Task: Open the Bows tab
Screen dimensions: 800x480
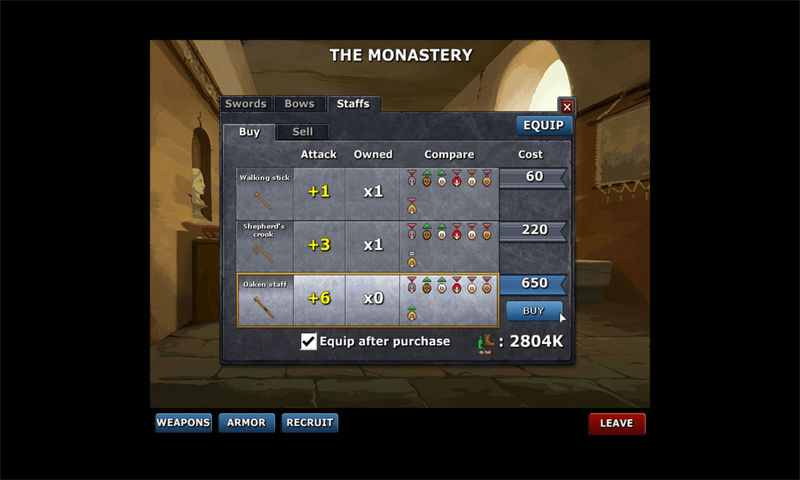Action: pos(299,104)
